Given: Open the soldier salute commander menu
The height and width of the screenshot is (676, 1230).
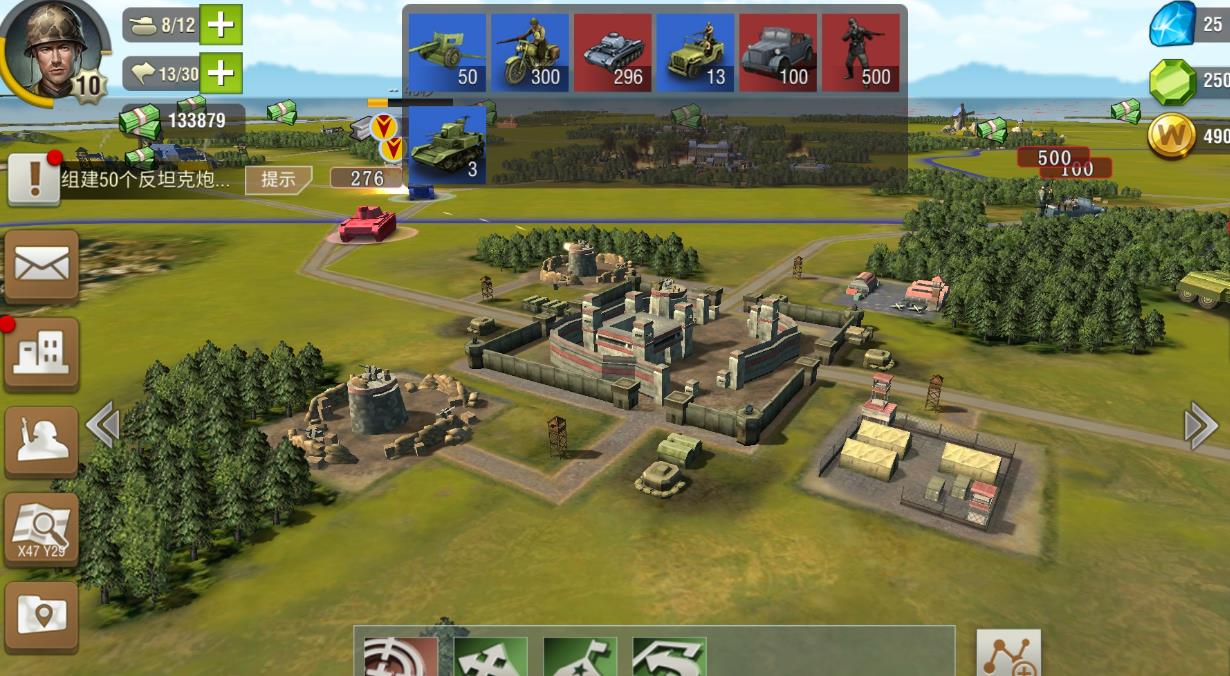Looking at the screenshot, I should pos(42,440).
